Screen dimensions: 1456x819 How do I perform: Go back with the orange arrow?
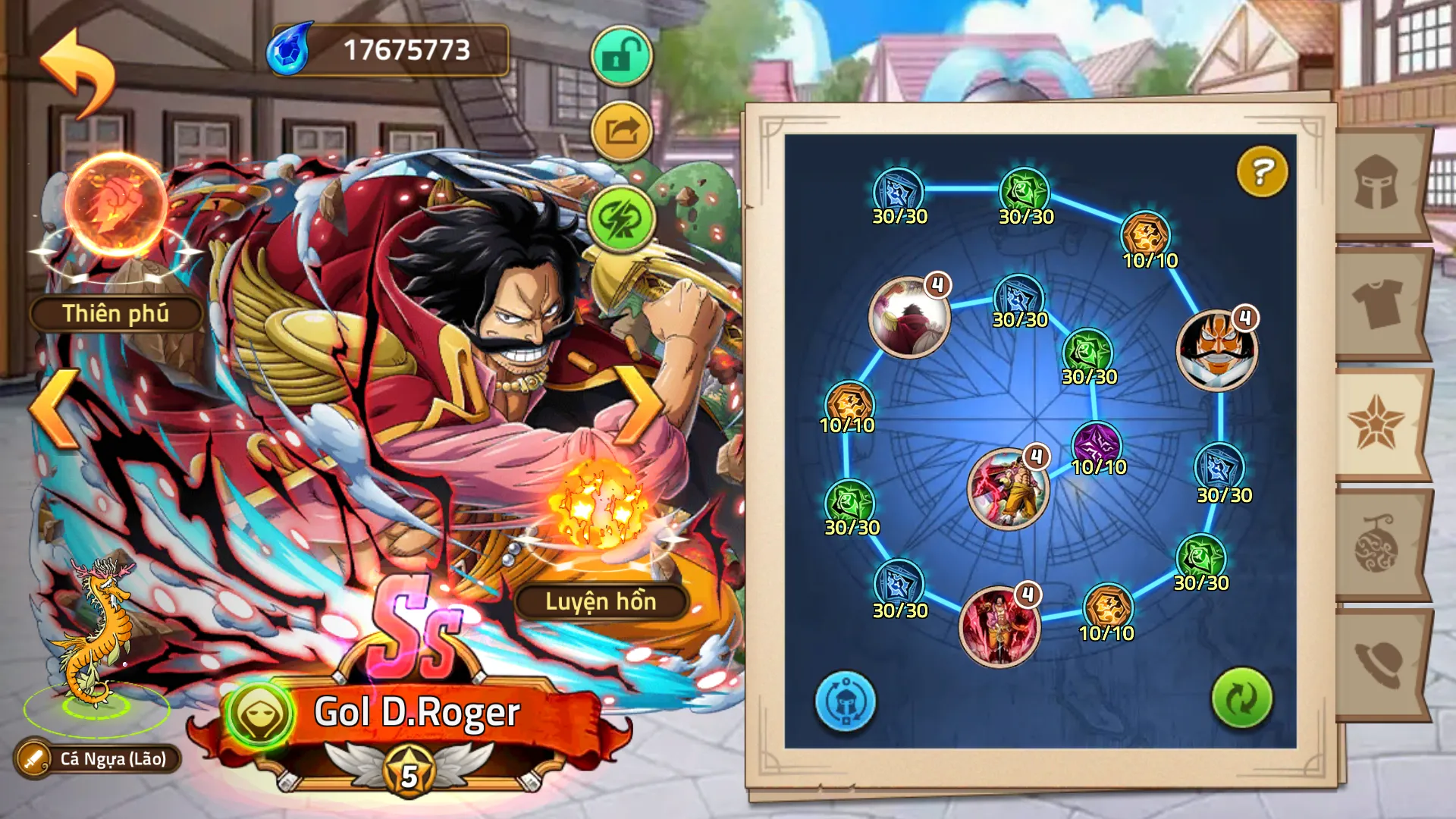click(x=77, y=74)
